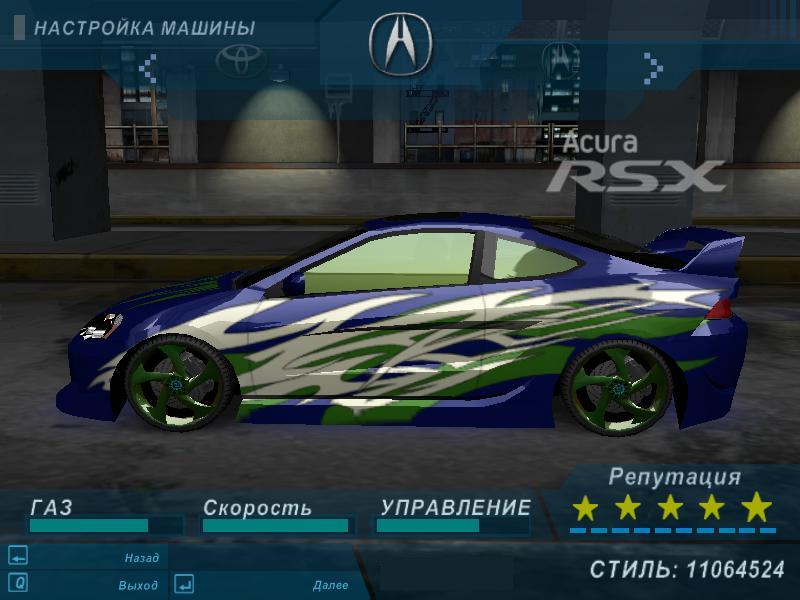Continue with the Далее option

330,585
